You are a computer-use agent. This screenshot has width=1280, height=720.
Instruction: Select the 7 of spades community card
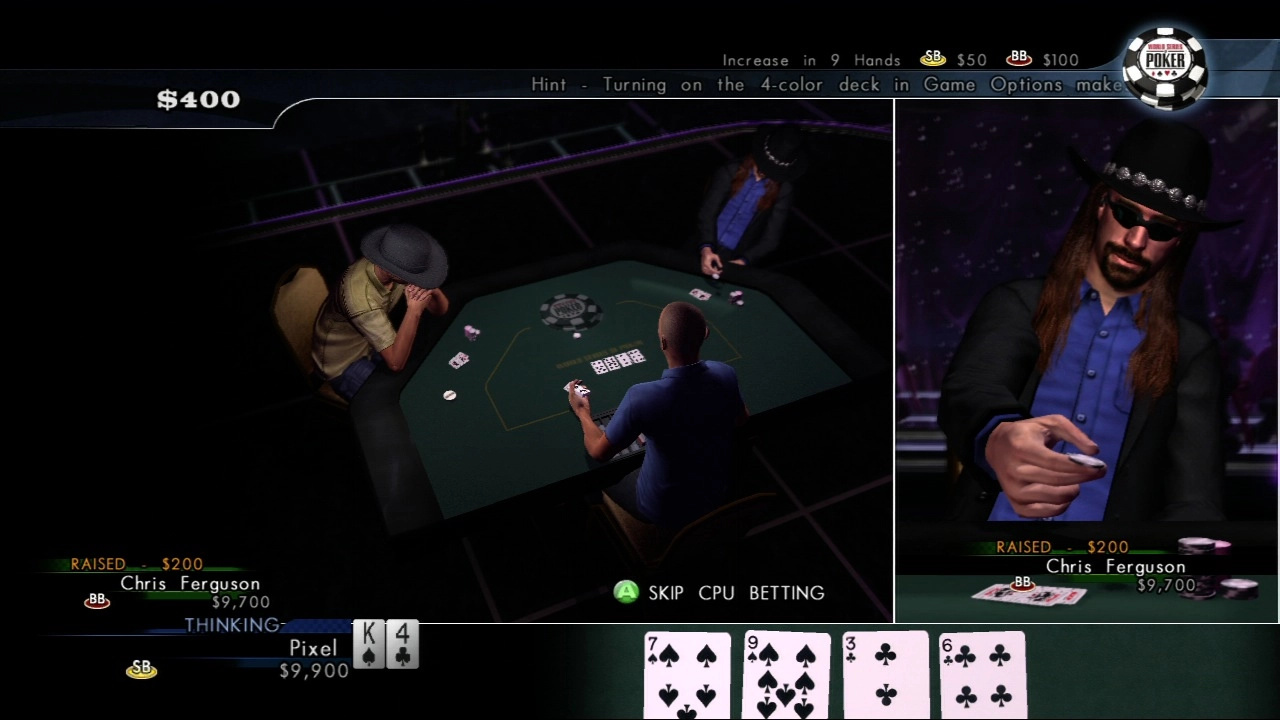click(x=687, y=677)
